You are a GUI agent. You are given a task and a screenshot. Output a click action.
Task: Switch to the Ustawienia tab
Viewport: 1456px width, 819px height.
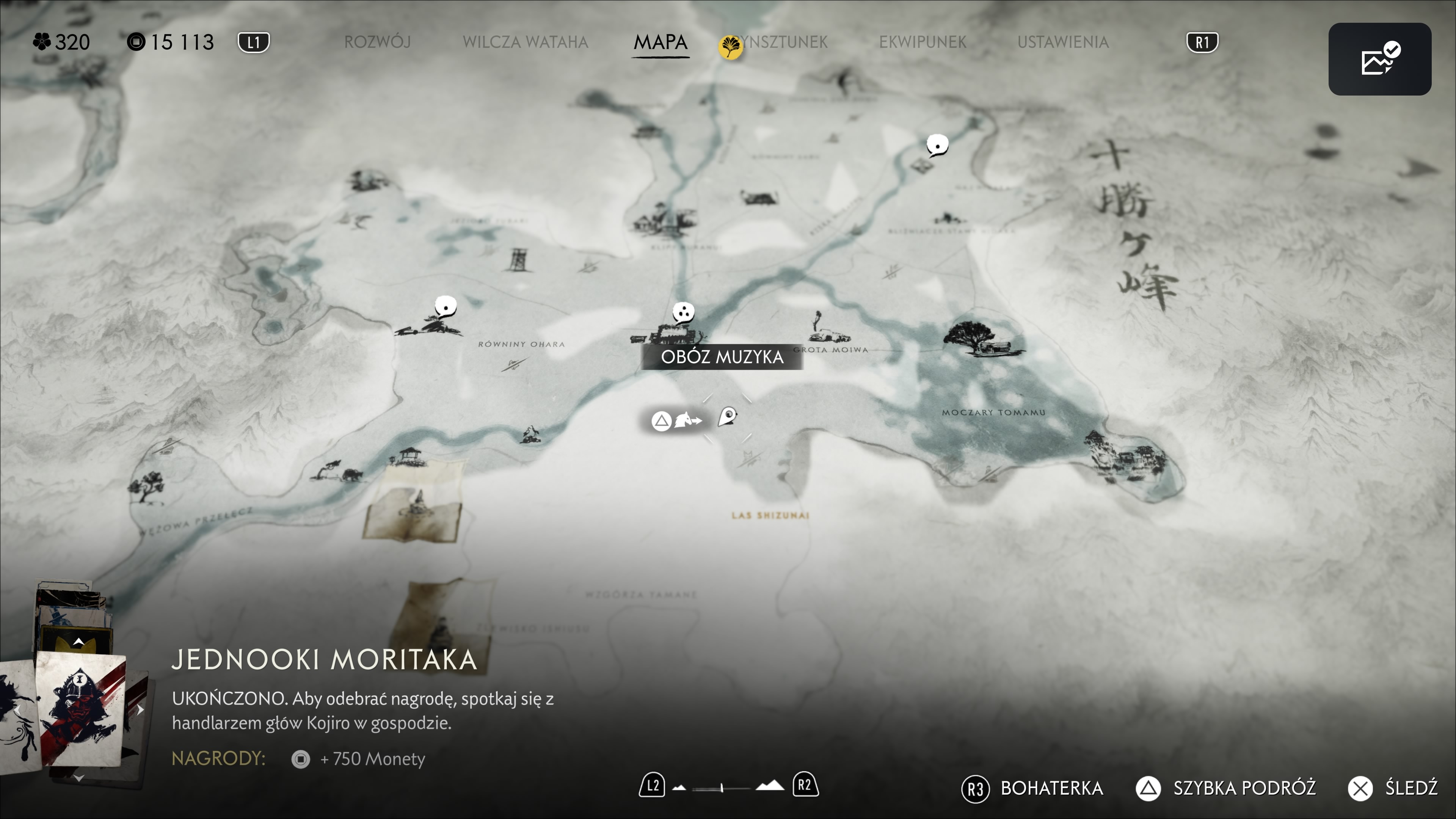pyautogui.click(x=1062, y=42)
